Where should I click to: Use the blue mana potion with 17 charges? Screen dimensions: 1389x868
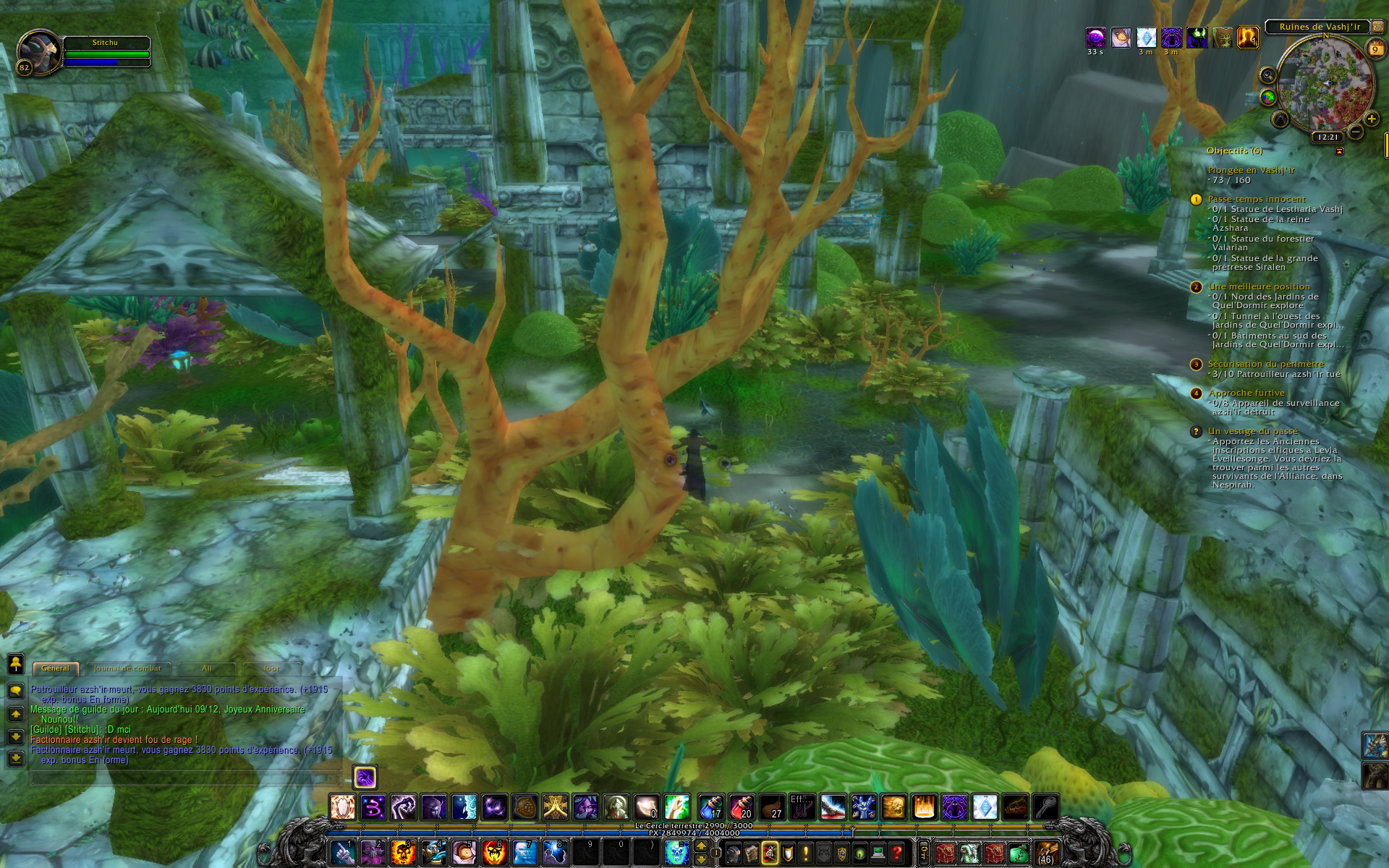tap(710, 807)
